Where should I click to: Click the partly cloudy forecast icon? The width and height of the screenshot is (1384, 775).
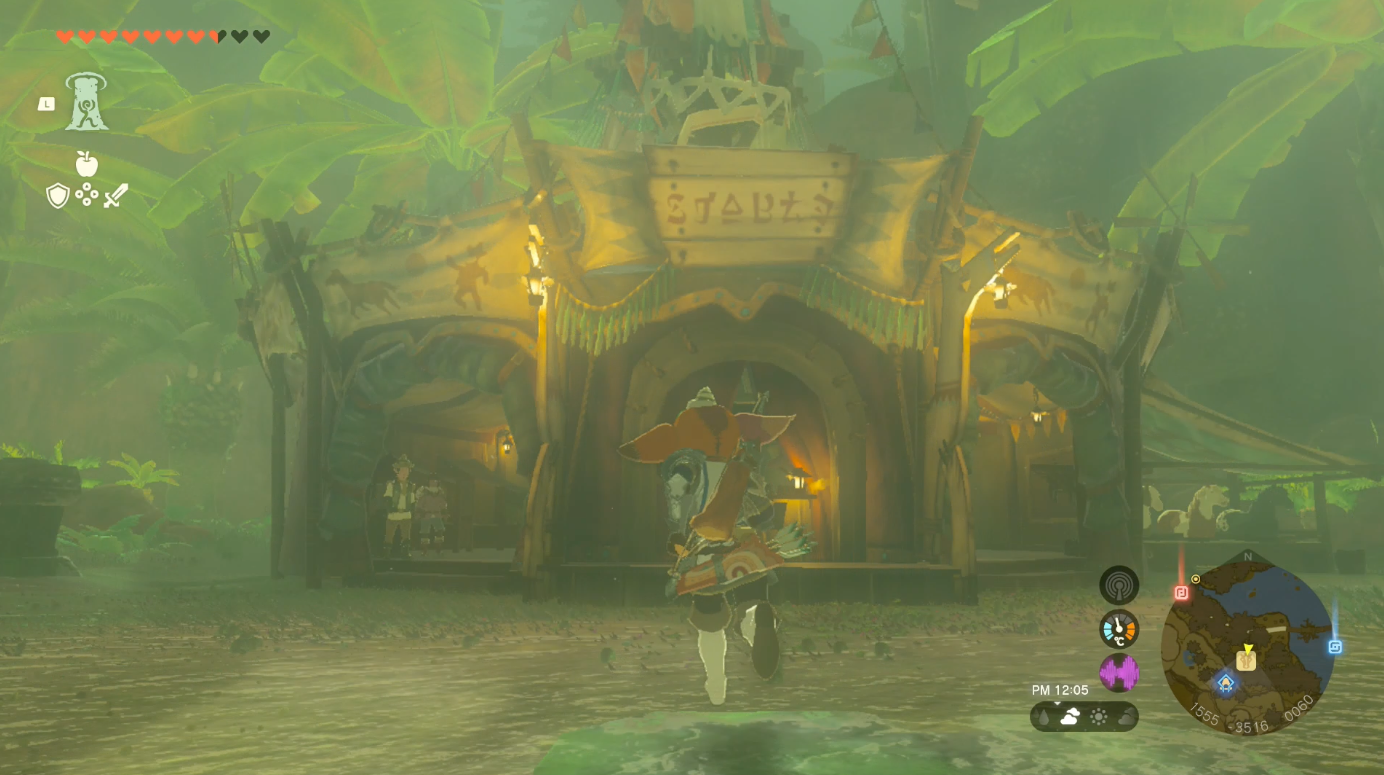click(1069, 716)
